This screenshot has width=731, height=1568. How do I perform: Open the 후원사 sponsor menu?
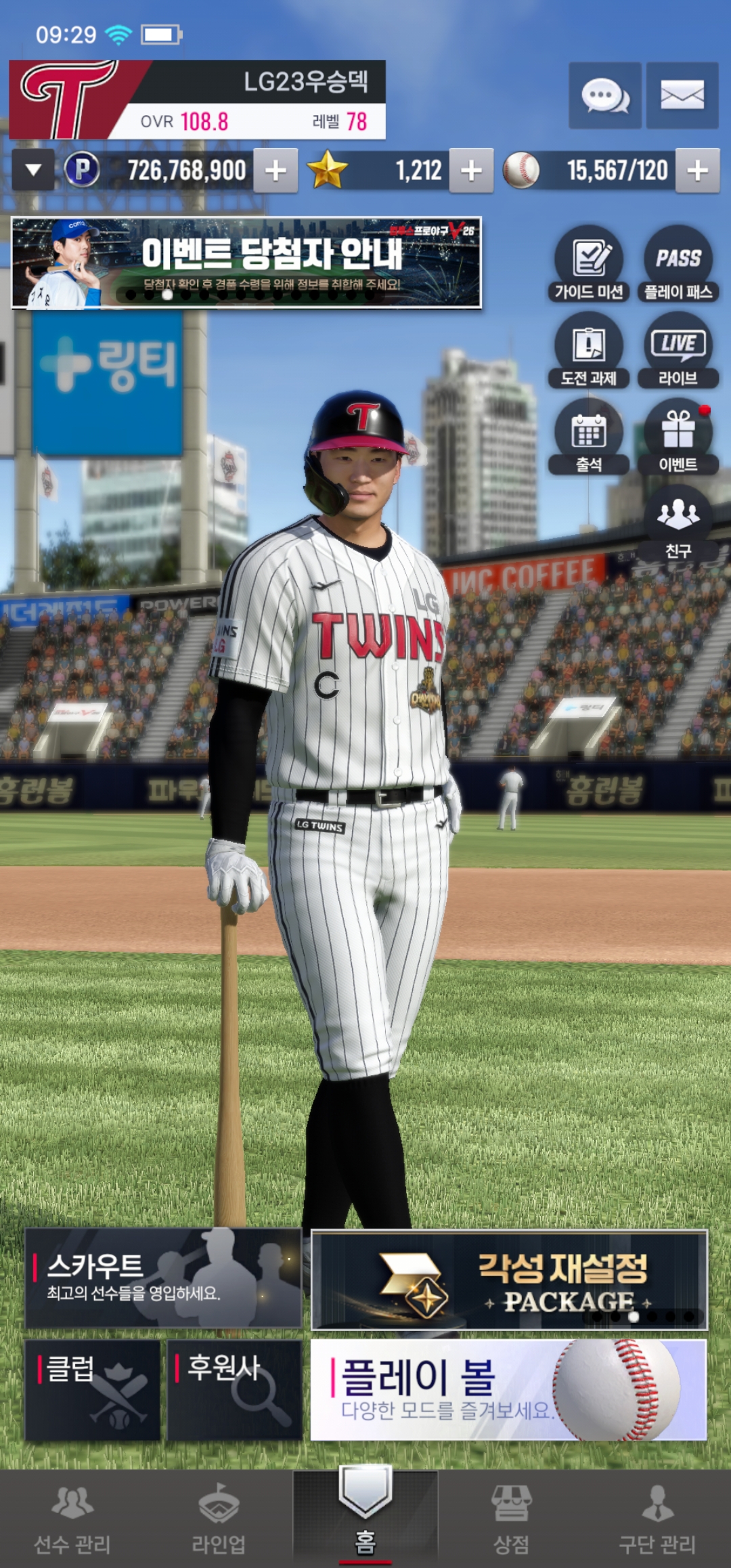point(234,1390)
